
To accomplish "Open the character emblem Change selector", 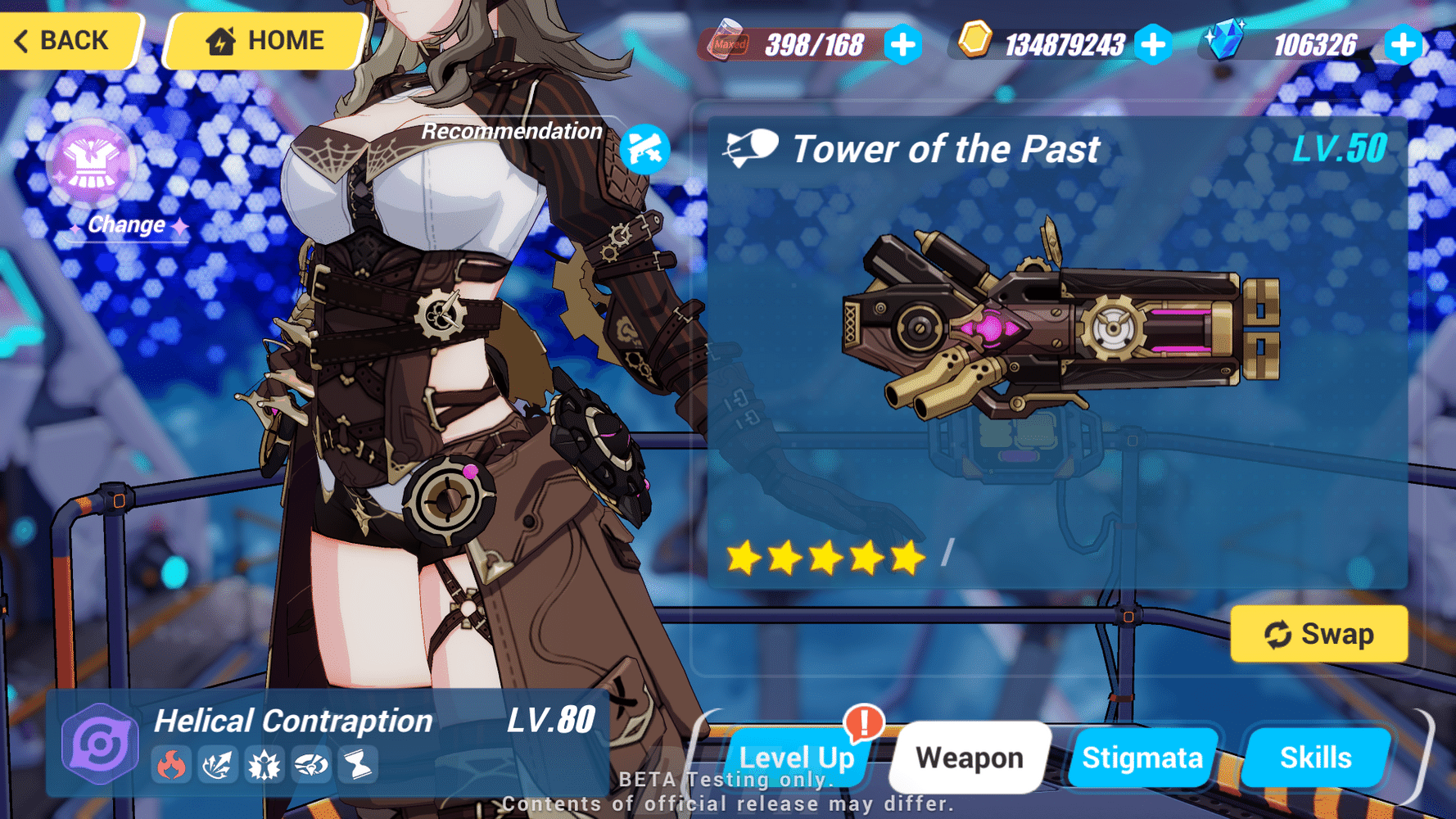I will (93, 164).
